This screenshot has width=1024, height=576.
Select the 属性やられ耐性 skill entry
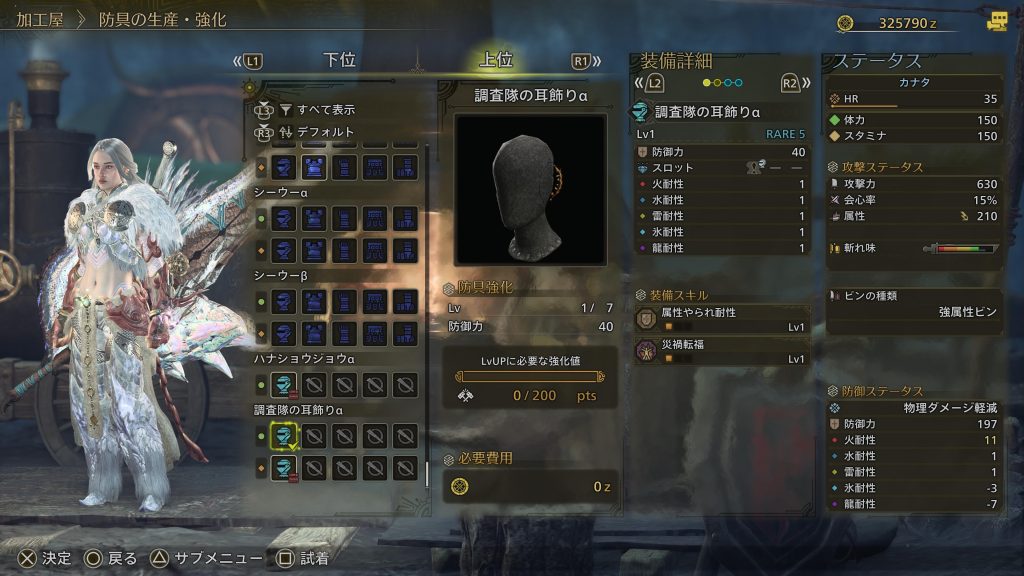722,319
